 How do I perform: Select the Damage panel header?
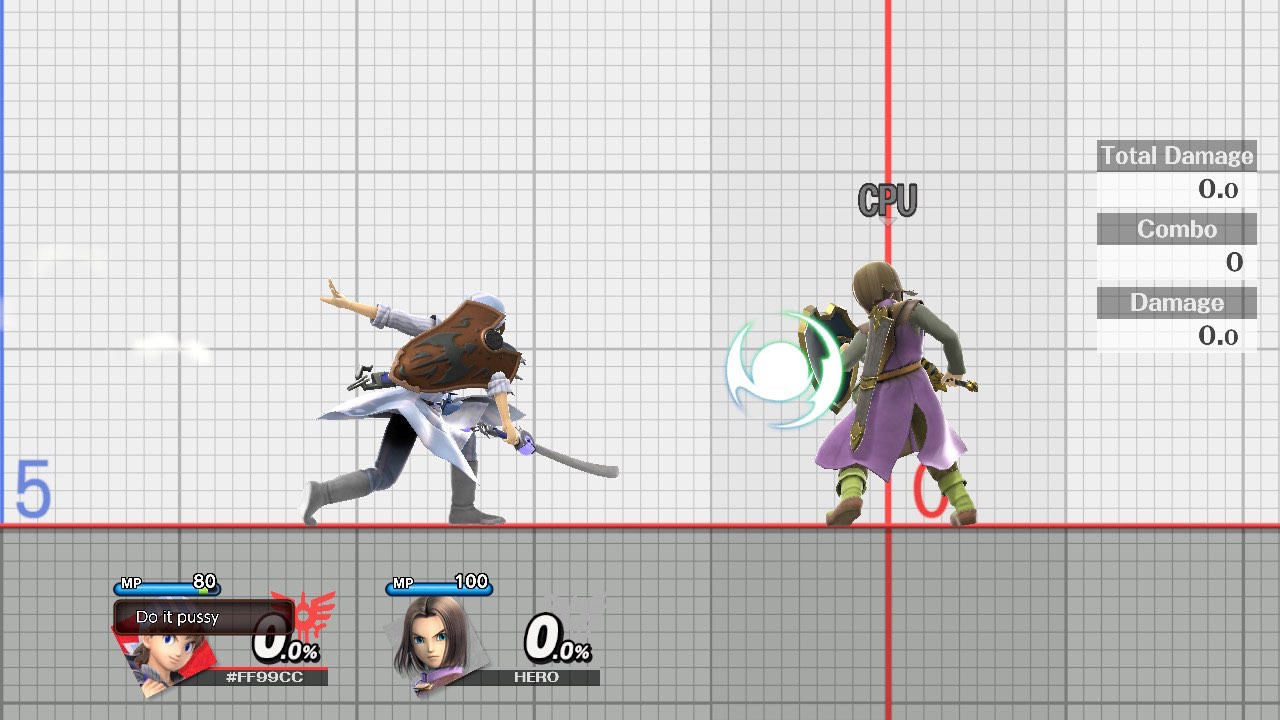point(1176,302)
